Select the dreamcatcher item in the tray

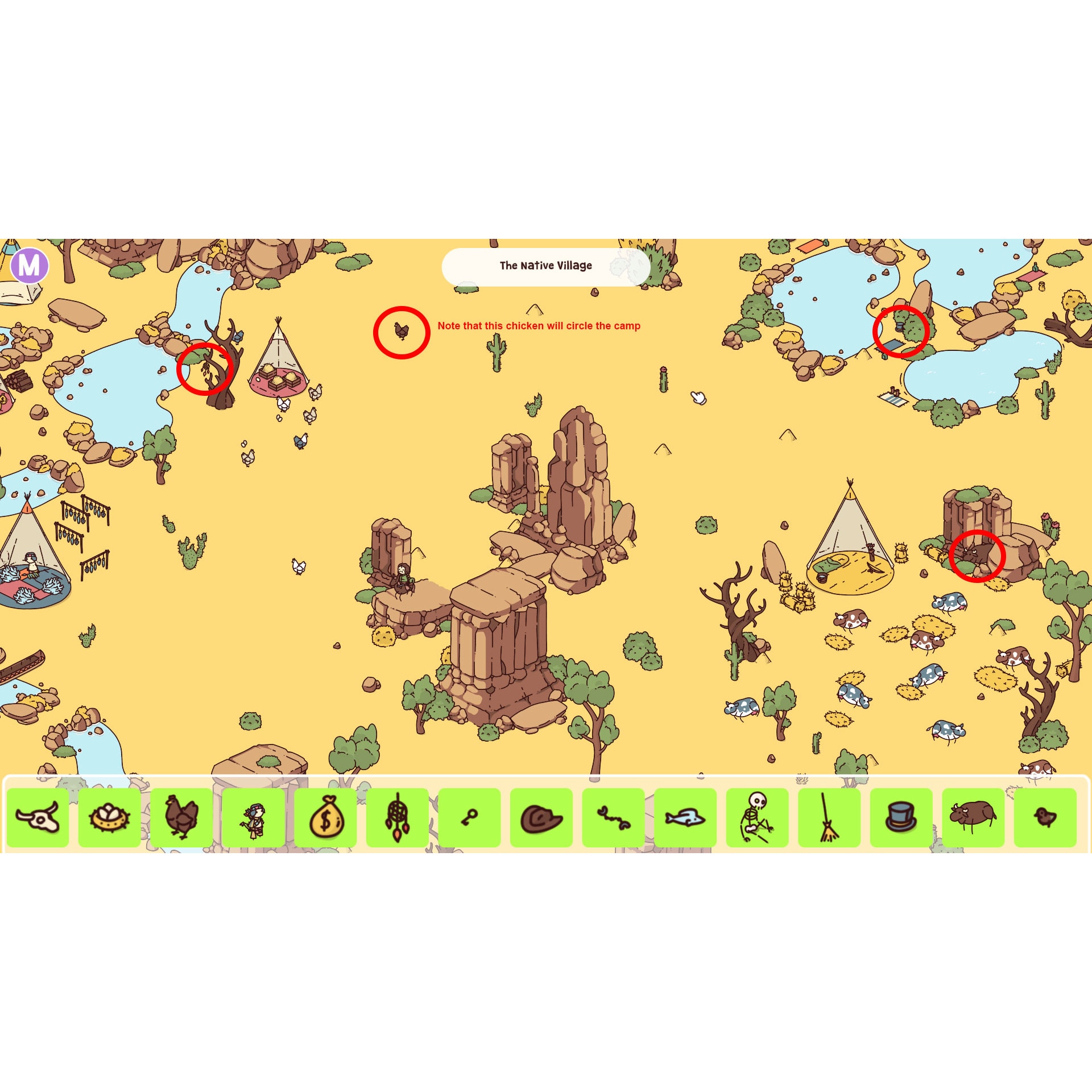point(397,817)
